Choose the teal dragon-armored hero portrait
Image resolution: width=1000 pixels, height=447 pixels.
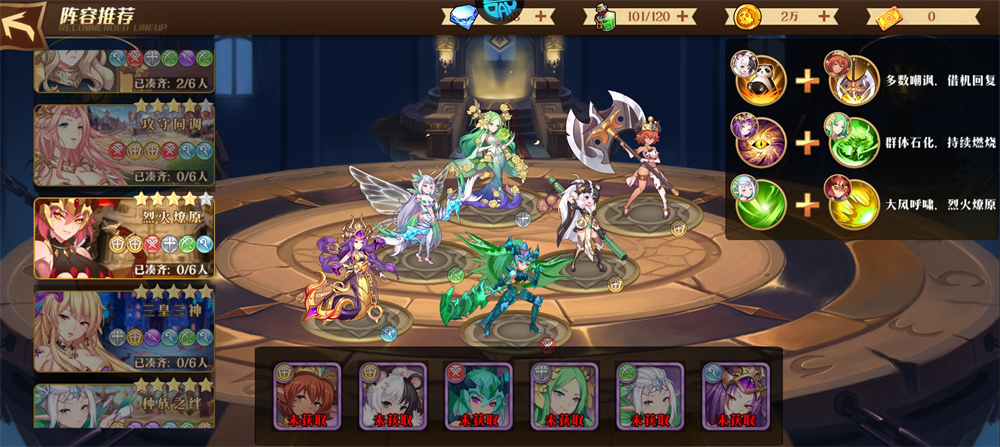478,395
